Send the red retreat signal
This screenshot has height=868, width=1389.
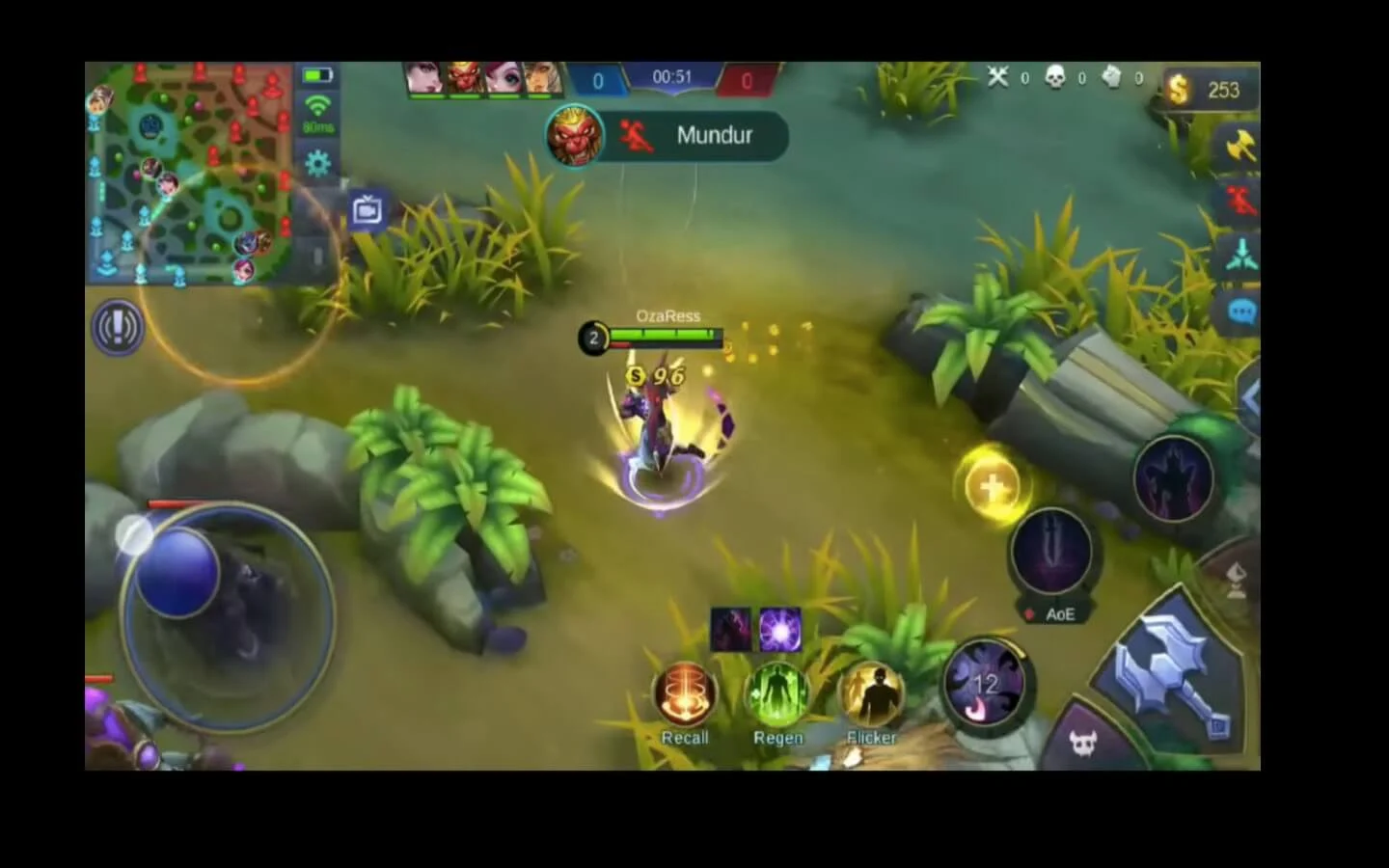pyautogui.click(x=1241, y=202)
